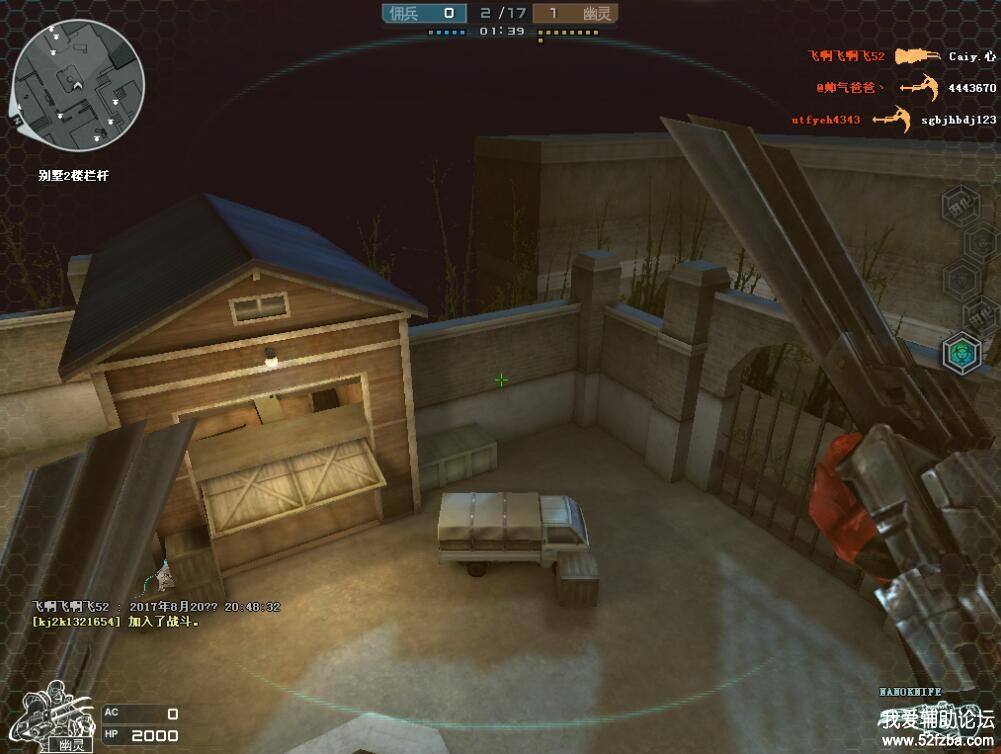Click the 飞啊飞啊飞52 chat message line
The width and height of the screenshot is (1001, 754).
pos(156,607)
